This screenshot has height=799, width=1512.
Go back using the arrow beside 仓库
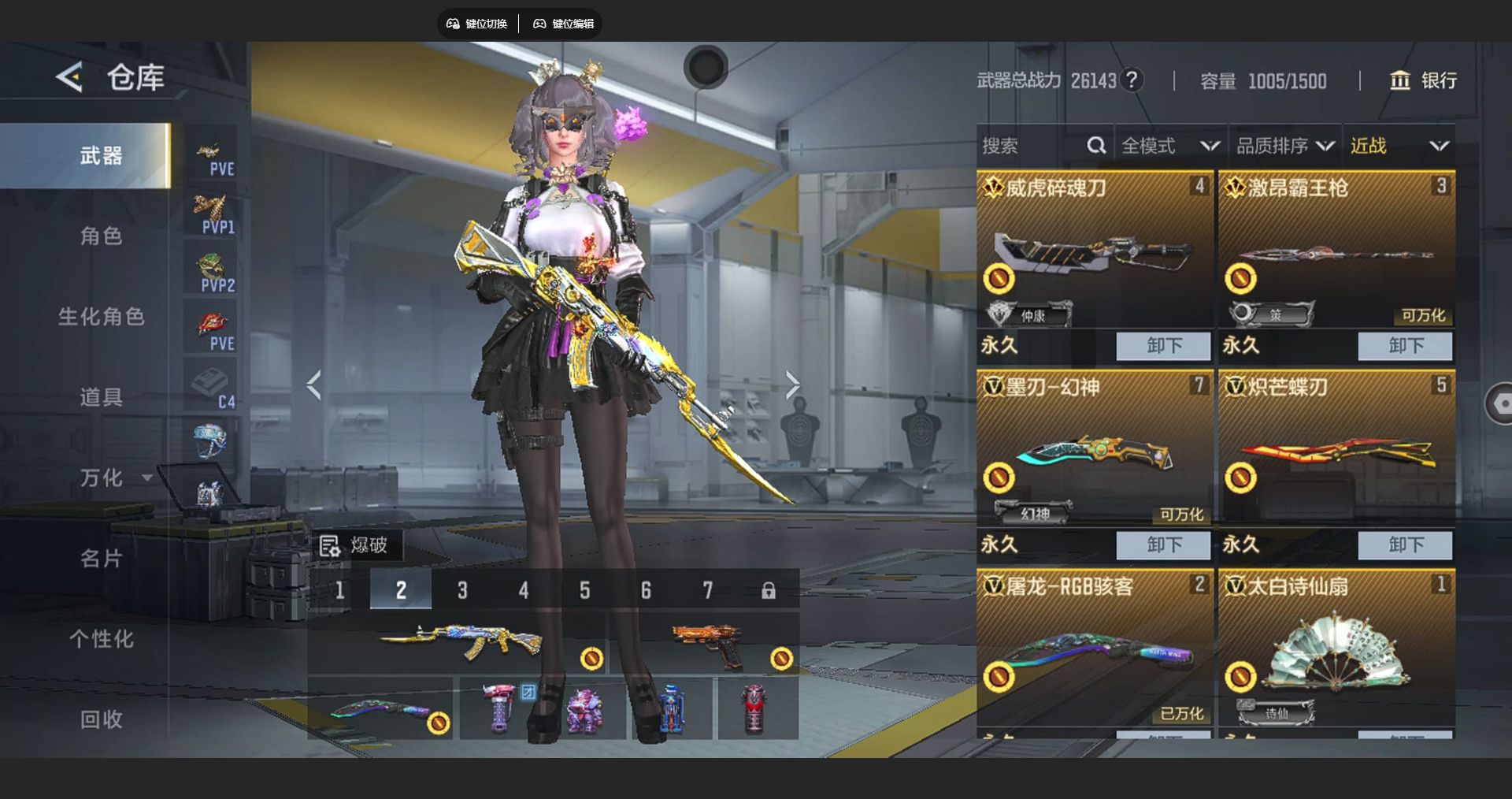click(x=69, y=77)
